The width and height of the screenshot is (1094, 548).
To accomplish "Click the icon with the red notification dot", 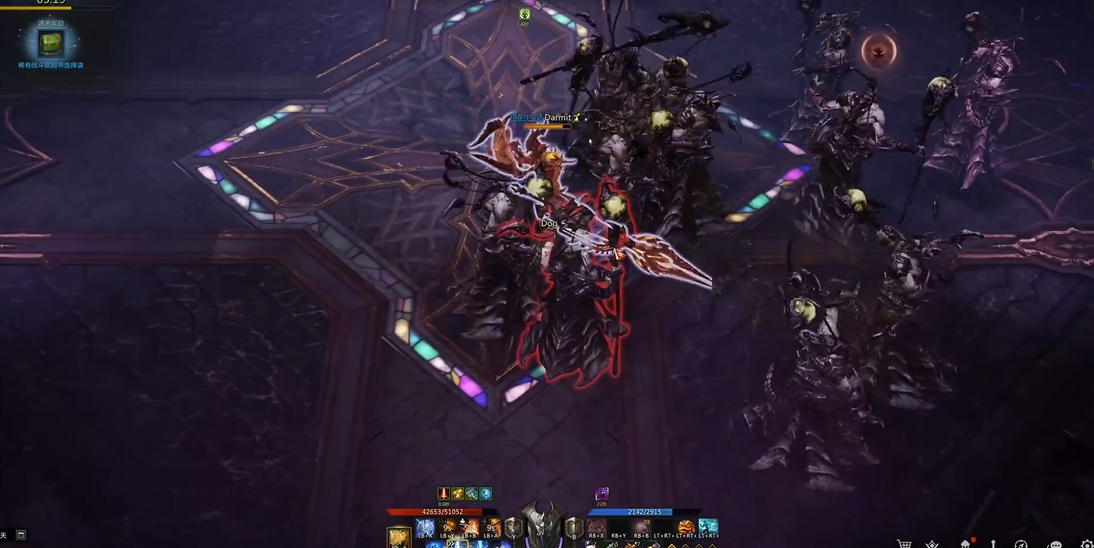I will click(966, 543).
